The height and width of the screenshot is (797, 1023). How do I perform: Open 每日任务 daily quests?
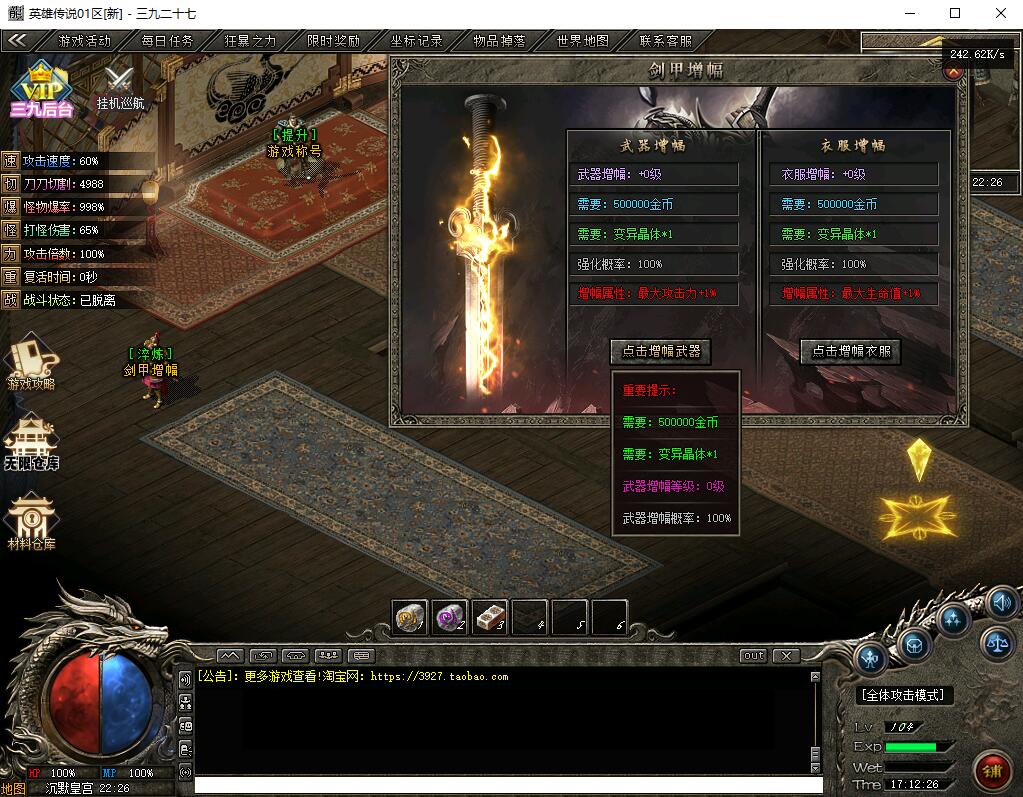point(167,41)
